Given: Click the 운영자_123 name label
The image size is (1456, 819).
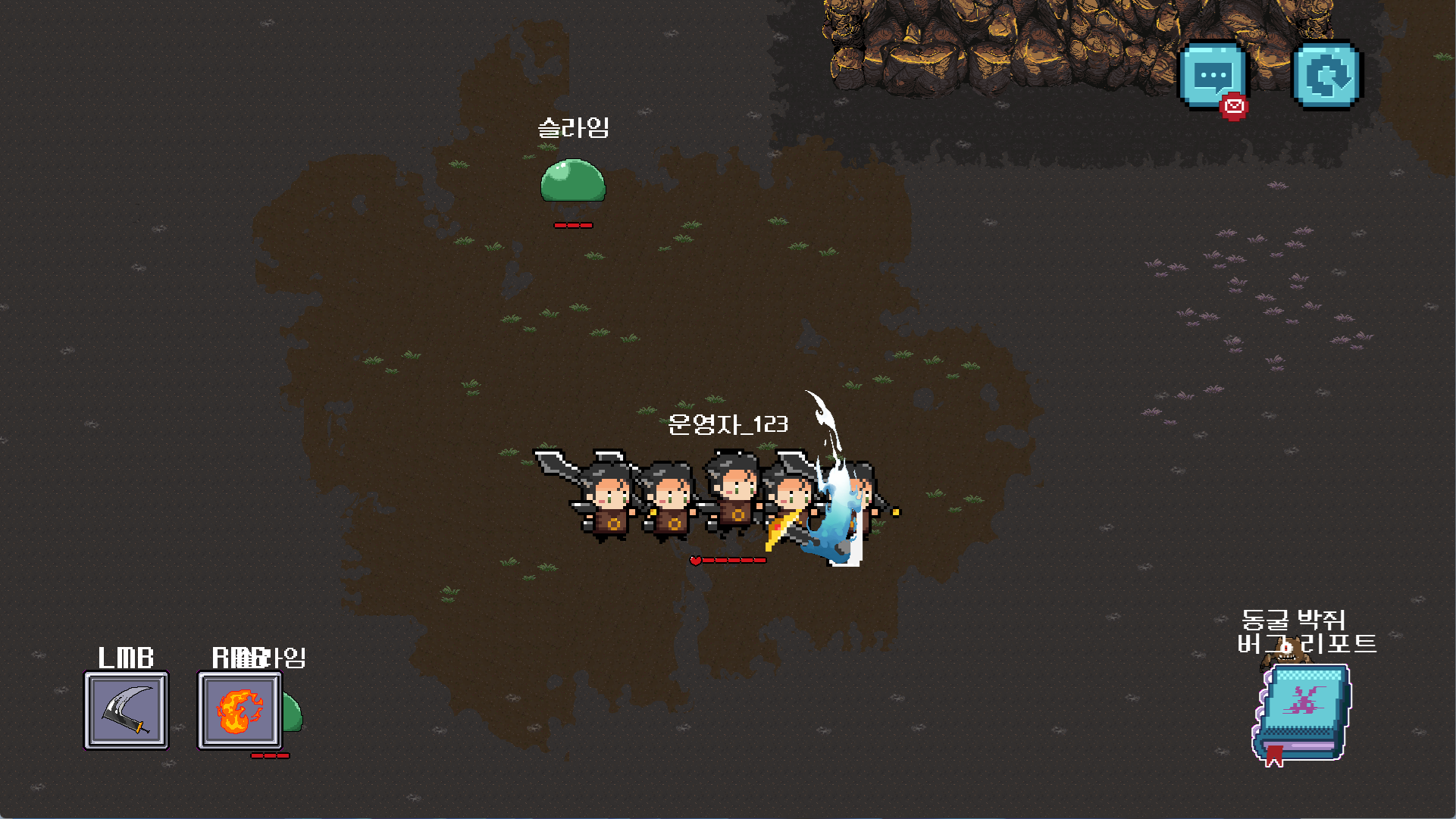Looking at the screenshot, I should point(728,426).
